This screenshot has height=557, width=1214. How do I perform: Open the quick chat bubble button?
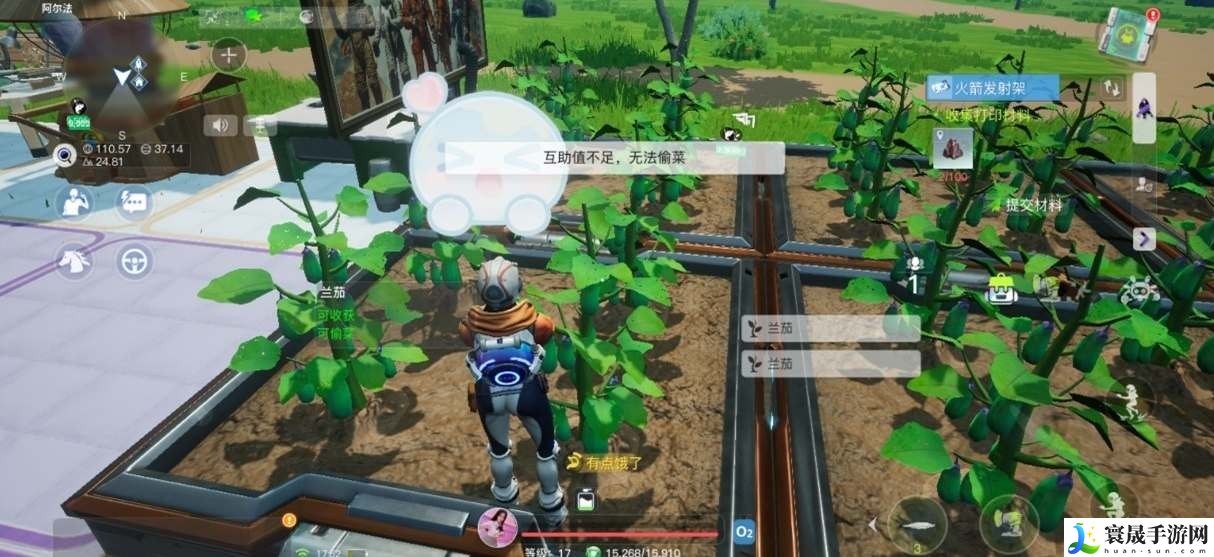pyautogui.click(x=132, y=202)
